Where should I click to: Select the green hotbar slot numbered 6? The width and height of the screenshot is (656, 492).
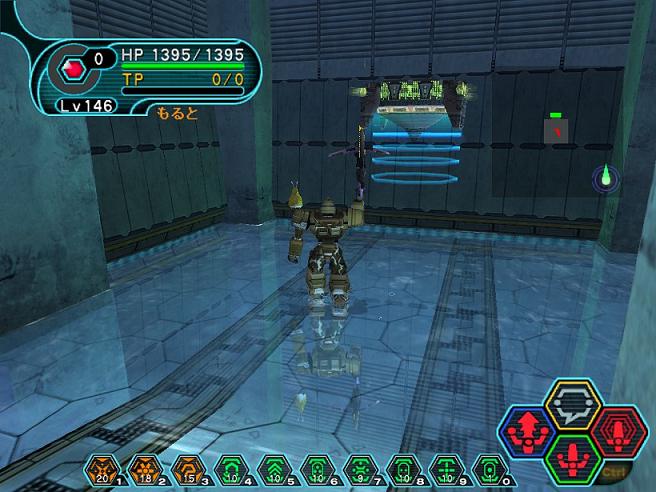(x=315, y=467)
